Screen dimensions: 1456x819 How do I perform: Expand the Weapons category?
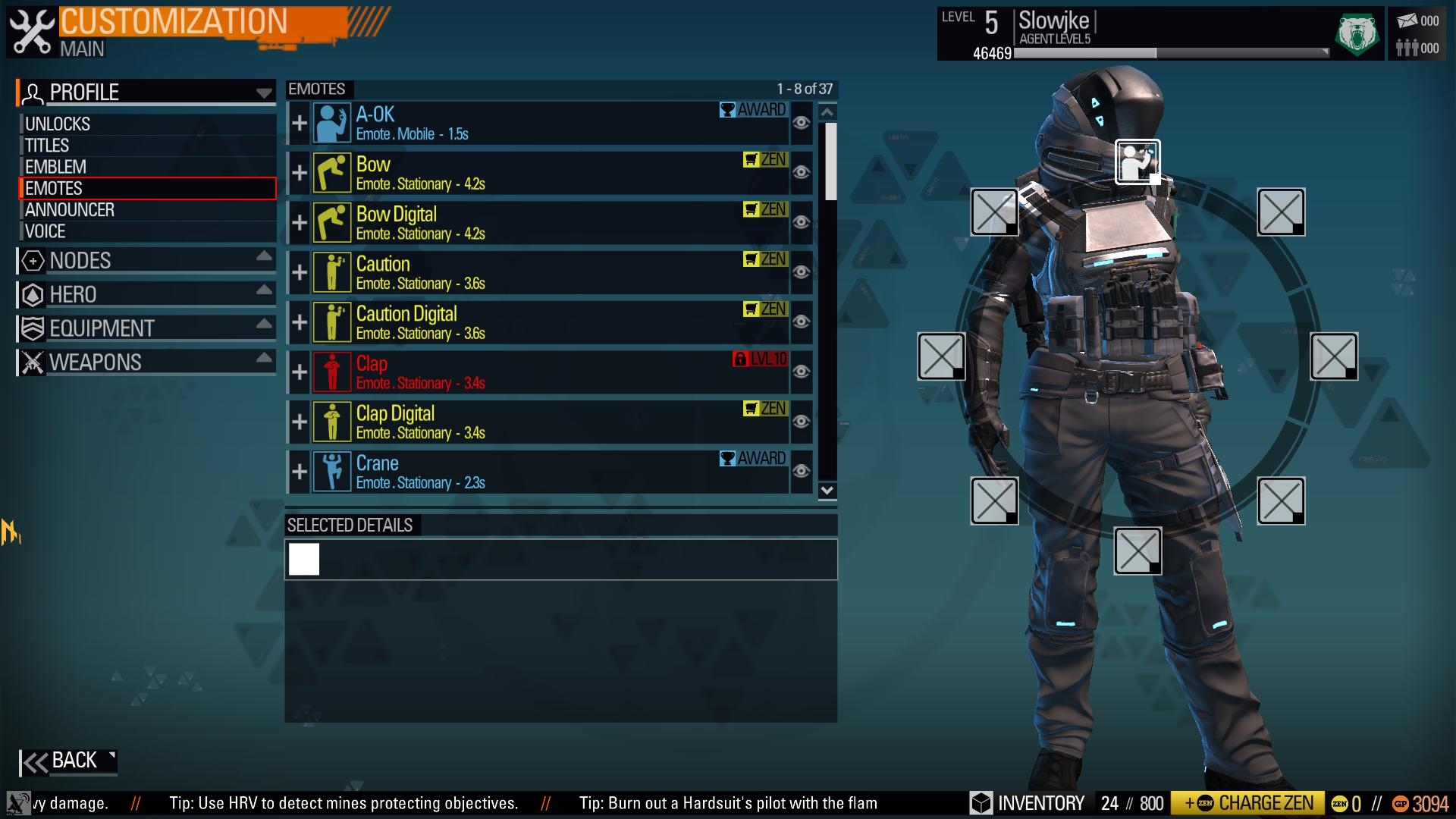click(146, 362)
